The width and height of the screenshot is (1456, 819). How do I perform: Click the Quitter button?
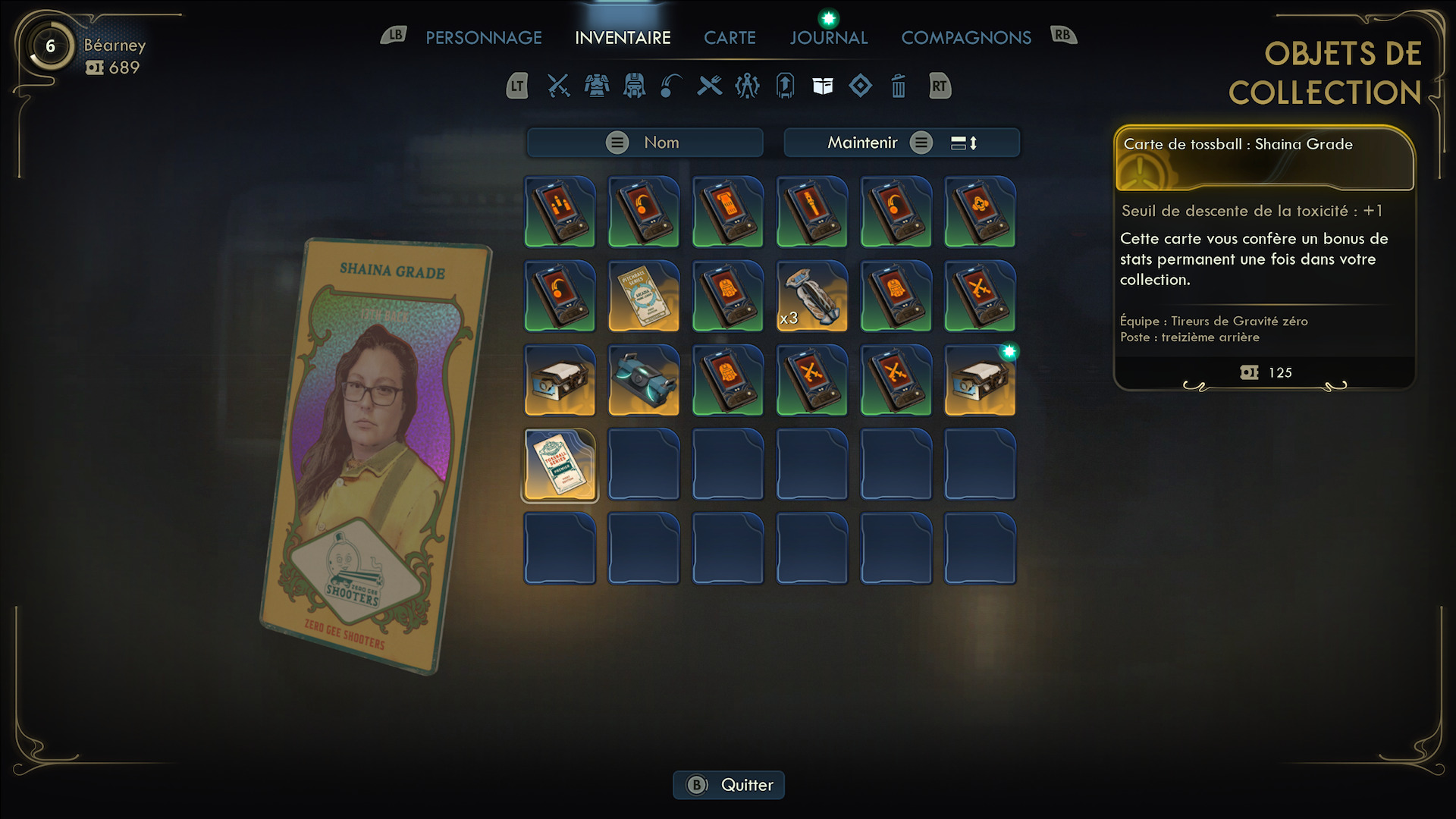click(x=729, y=785)
